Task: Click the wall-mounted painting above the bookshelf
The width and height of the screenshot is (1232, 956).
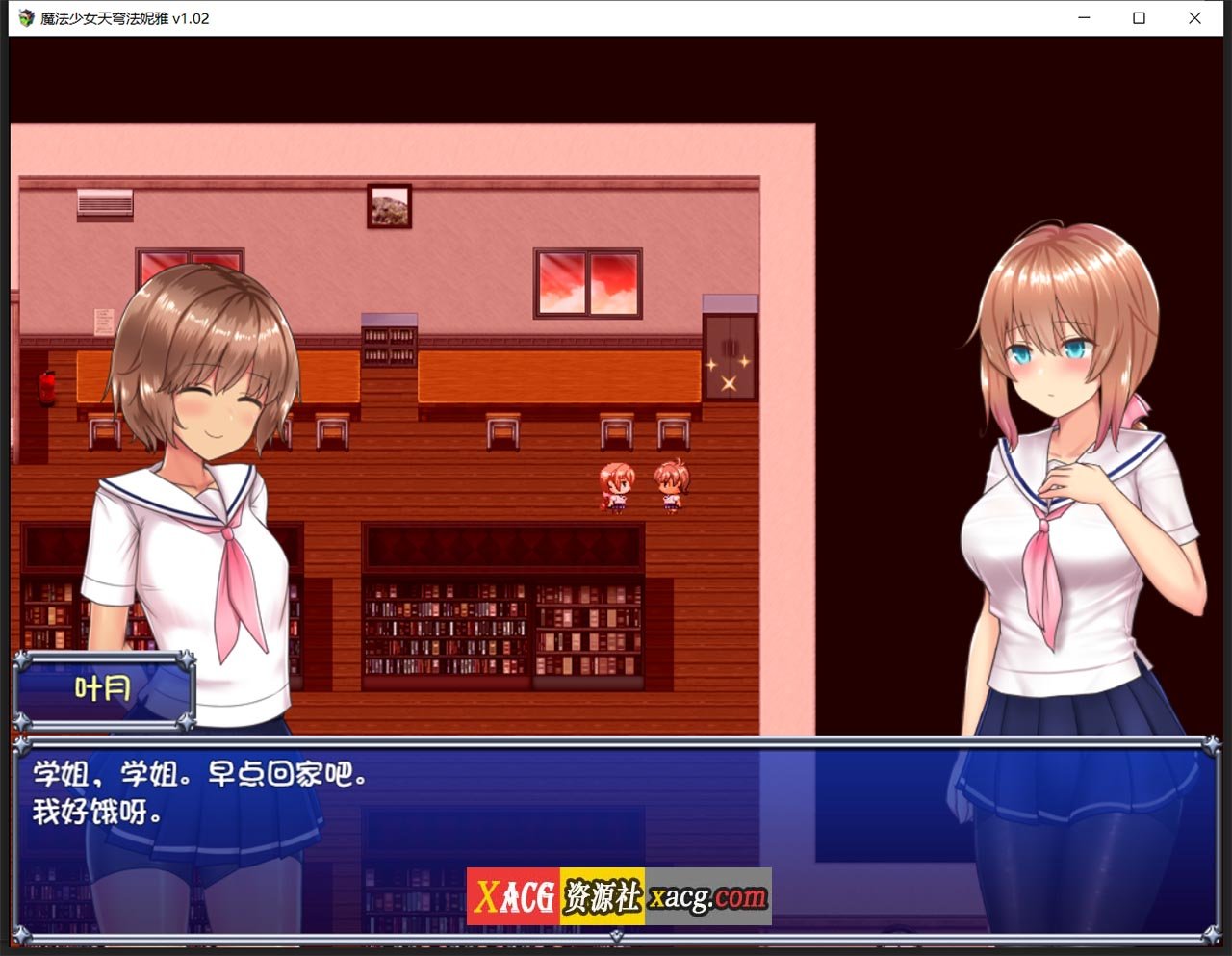Action: pyautogui.click(x=390, y=204)
